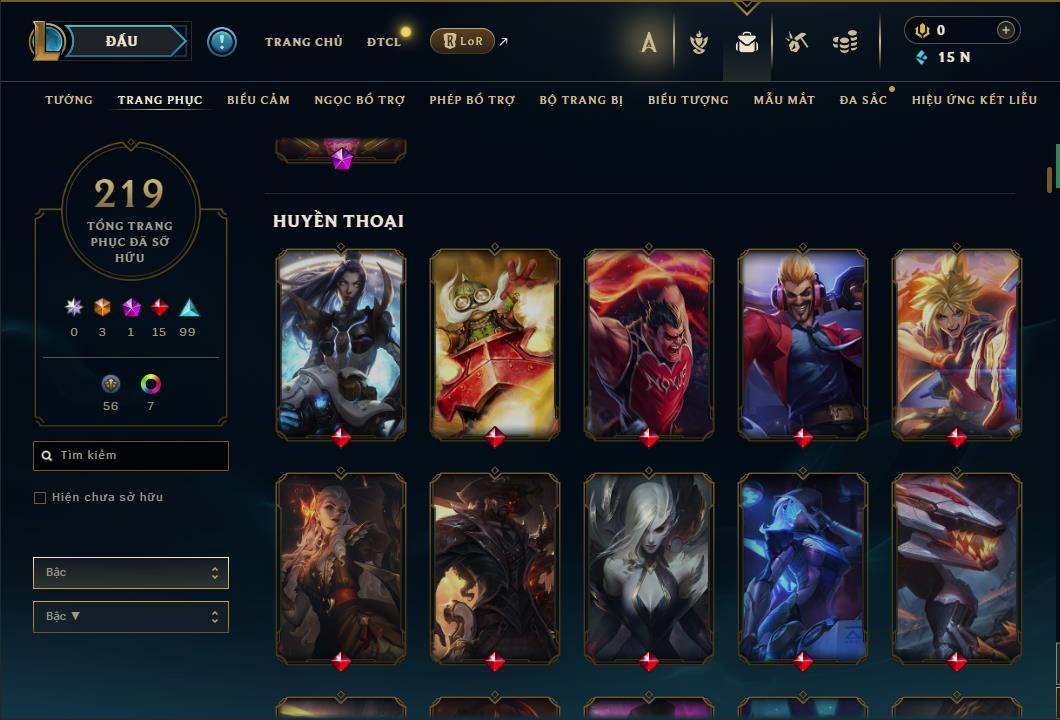
Task: Open the store coins icon
Action: (x=845, y=42)
